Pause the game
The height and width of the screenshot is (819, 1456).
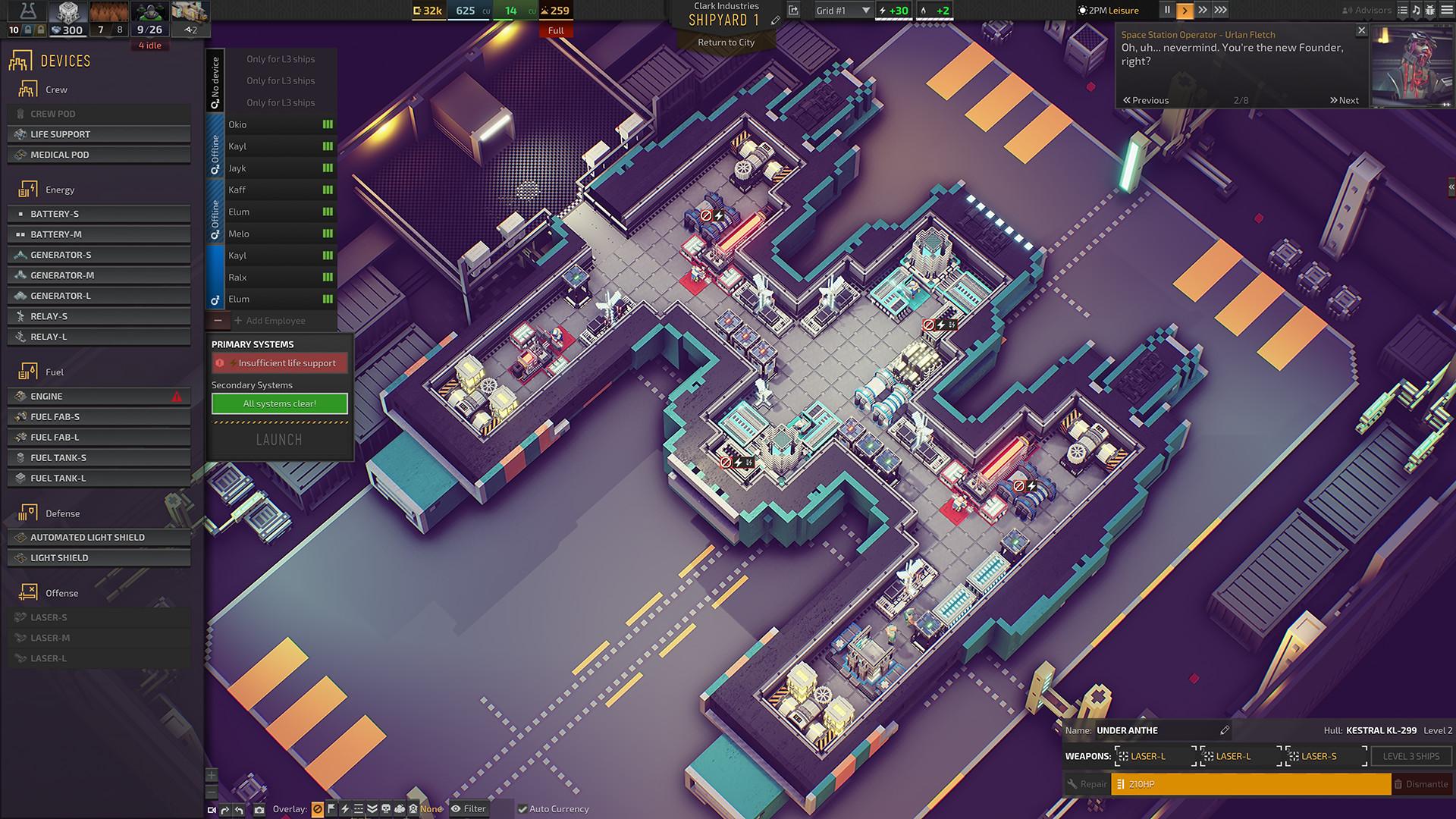tap(1167, 11)
